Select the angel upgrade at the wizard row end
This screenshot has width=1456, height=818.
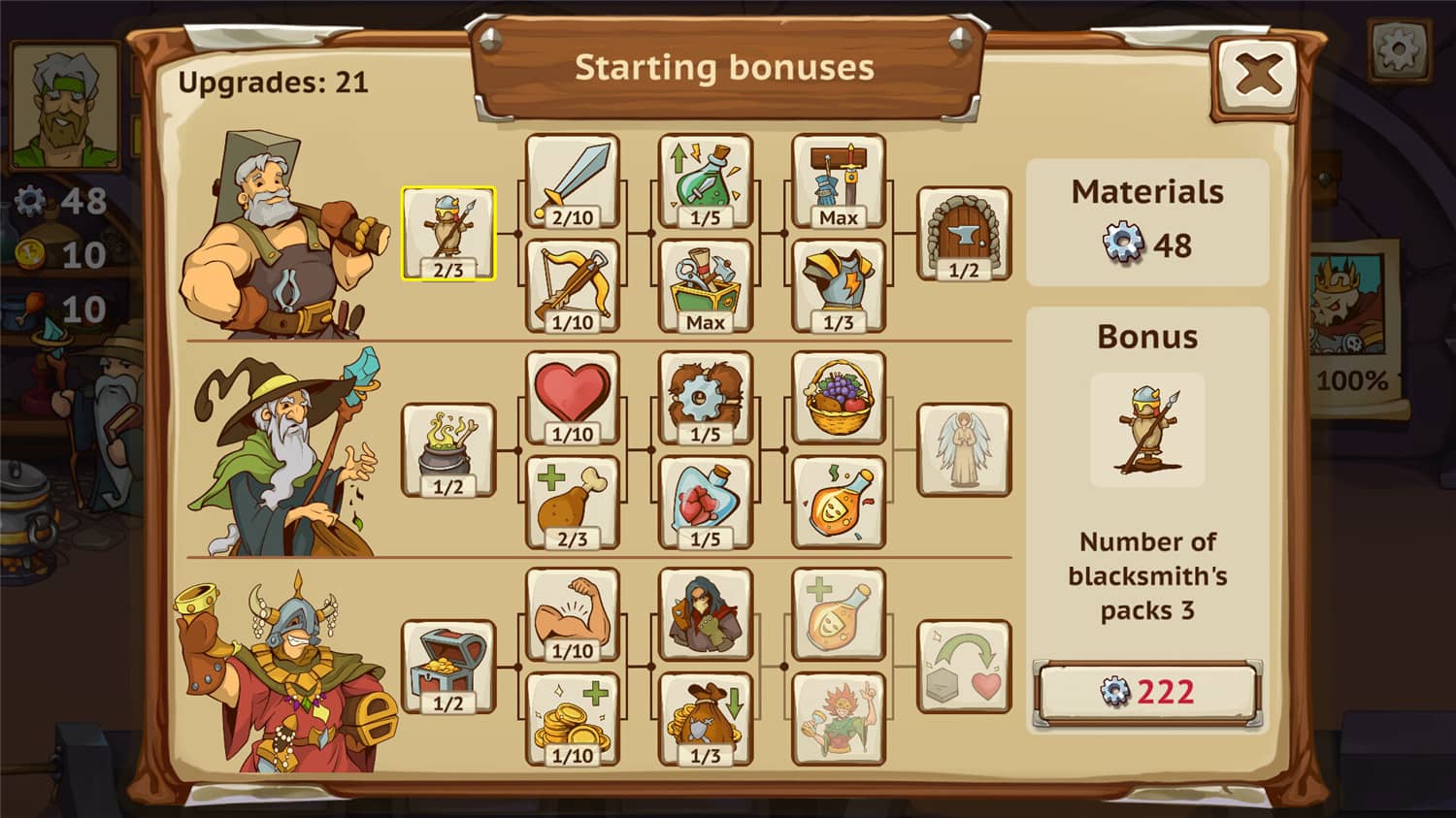pos(964,451)
